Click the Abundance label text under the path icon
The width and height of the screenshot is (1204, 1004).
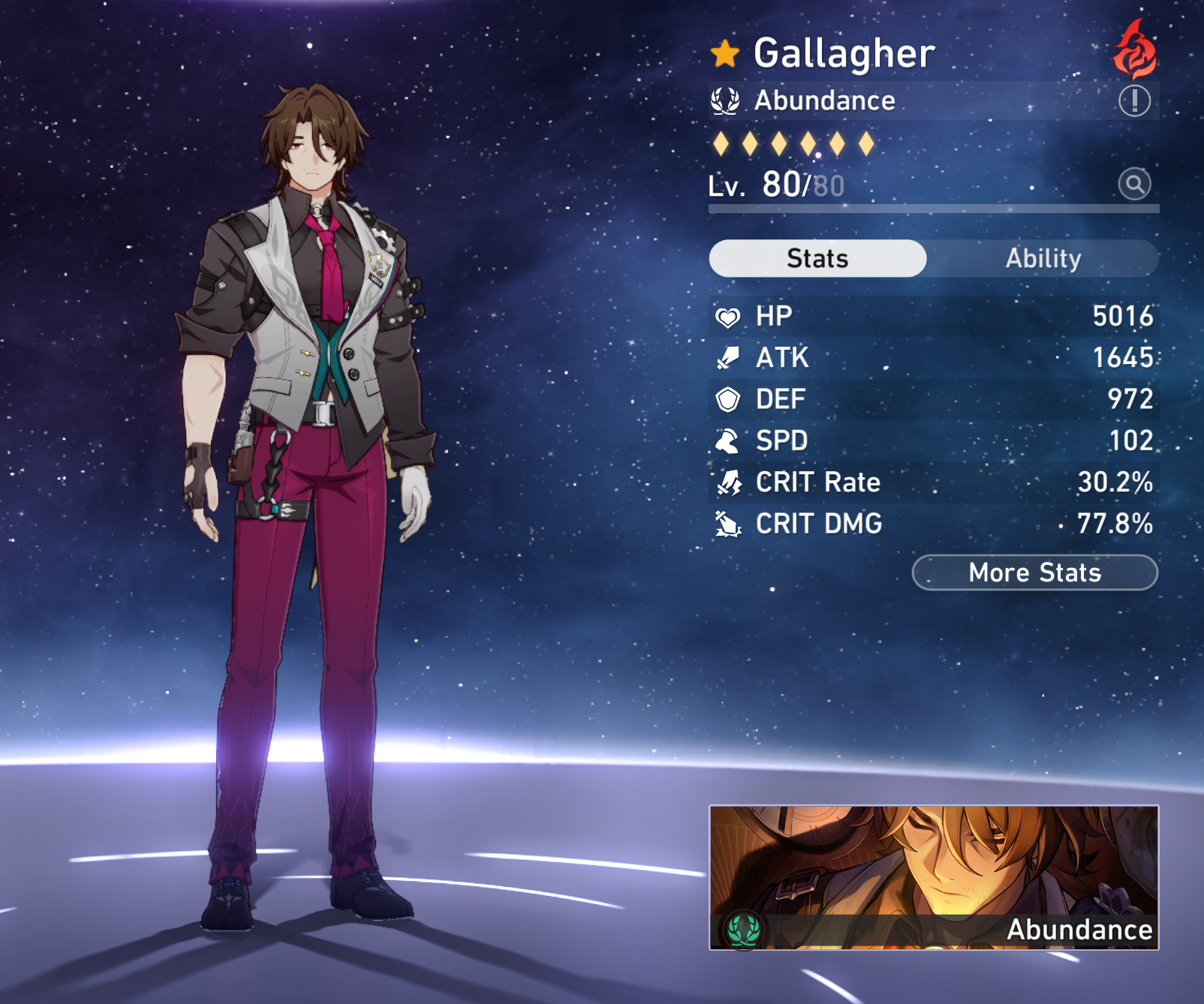tap(824, 100)
